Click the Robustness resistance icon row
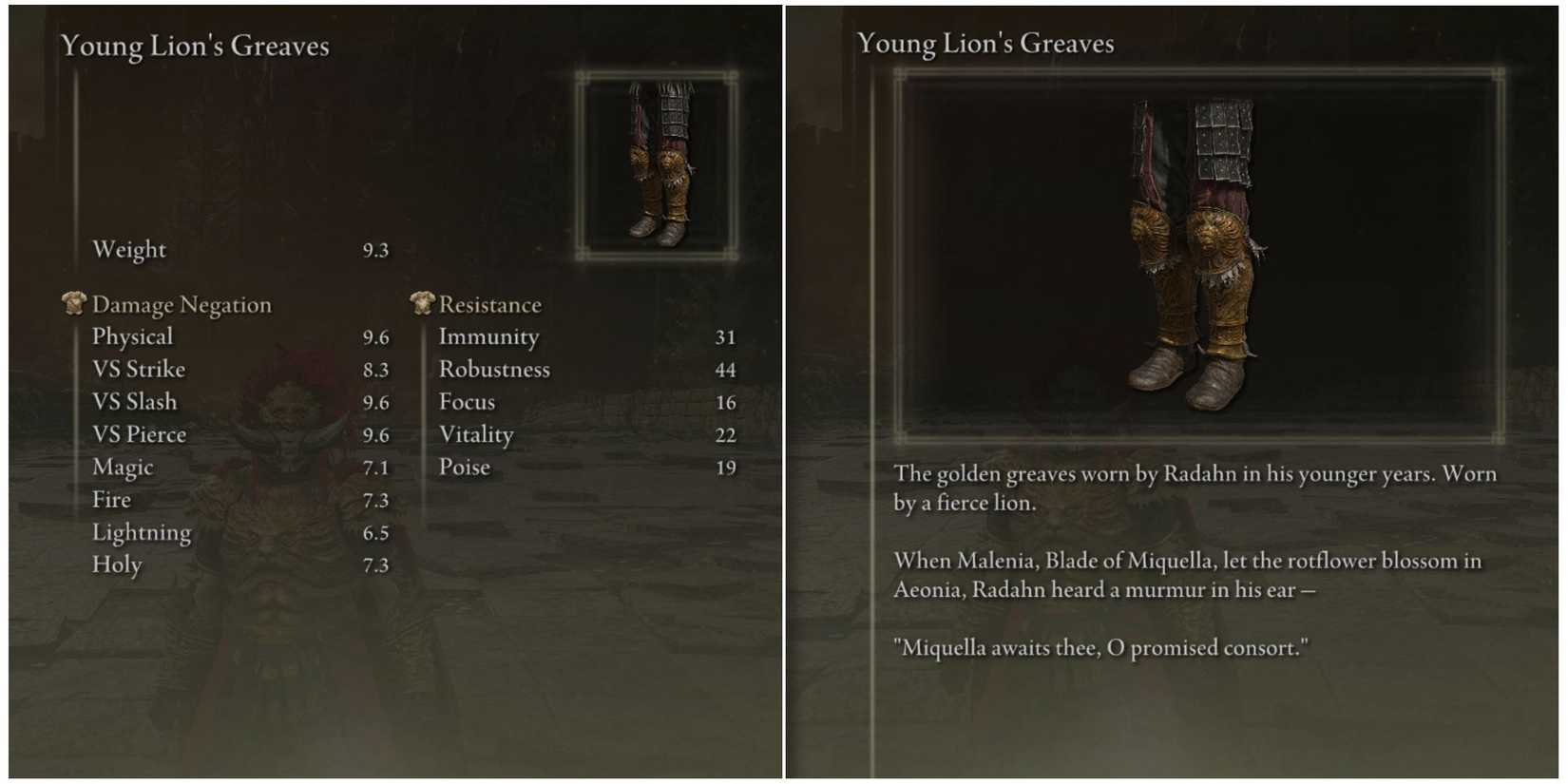This screenshot has width=1568, height=784. [494, 369]
